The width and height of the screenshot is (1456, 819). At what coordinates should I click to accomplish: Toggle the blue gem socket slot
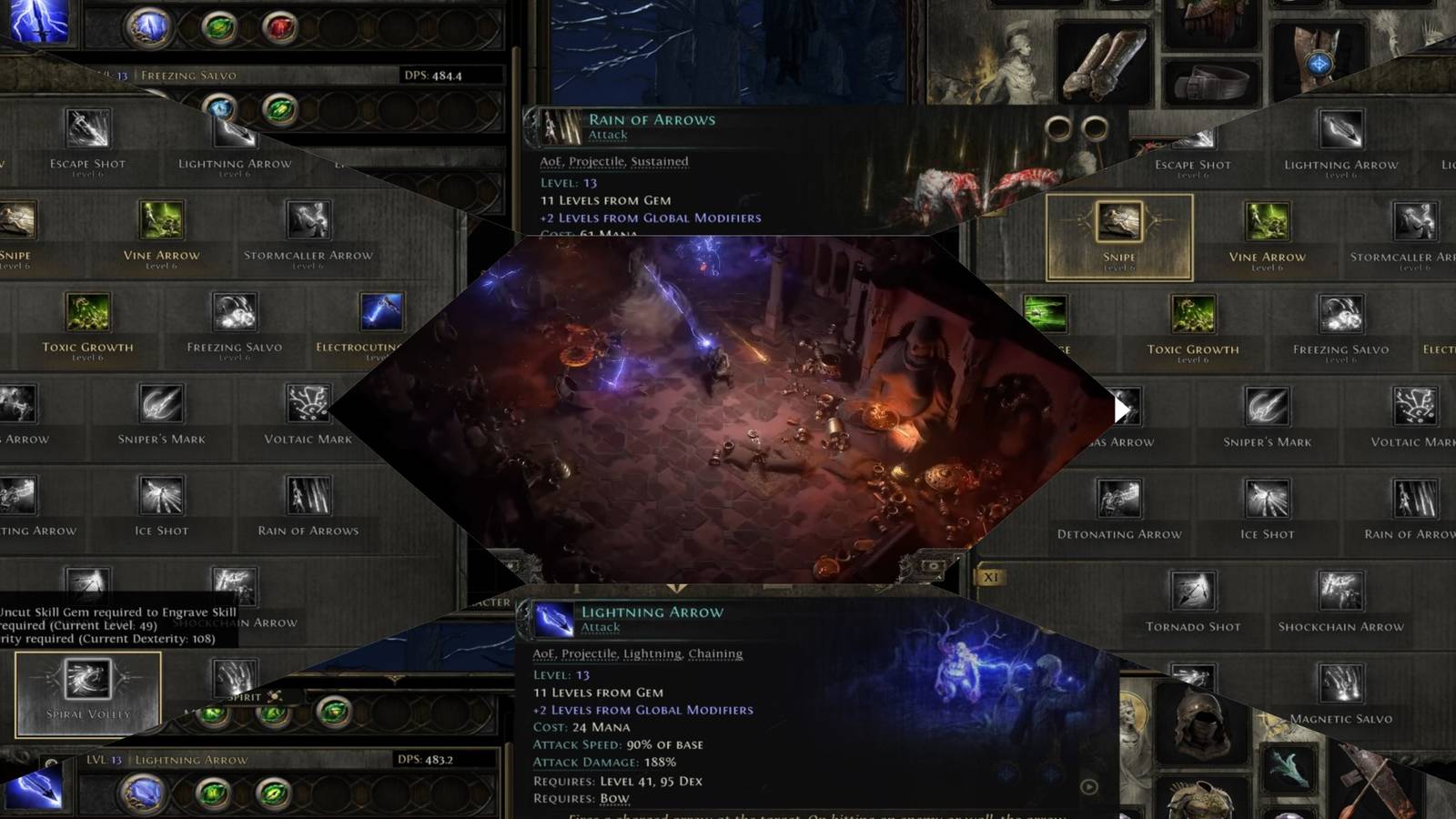tap(148, 29)
